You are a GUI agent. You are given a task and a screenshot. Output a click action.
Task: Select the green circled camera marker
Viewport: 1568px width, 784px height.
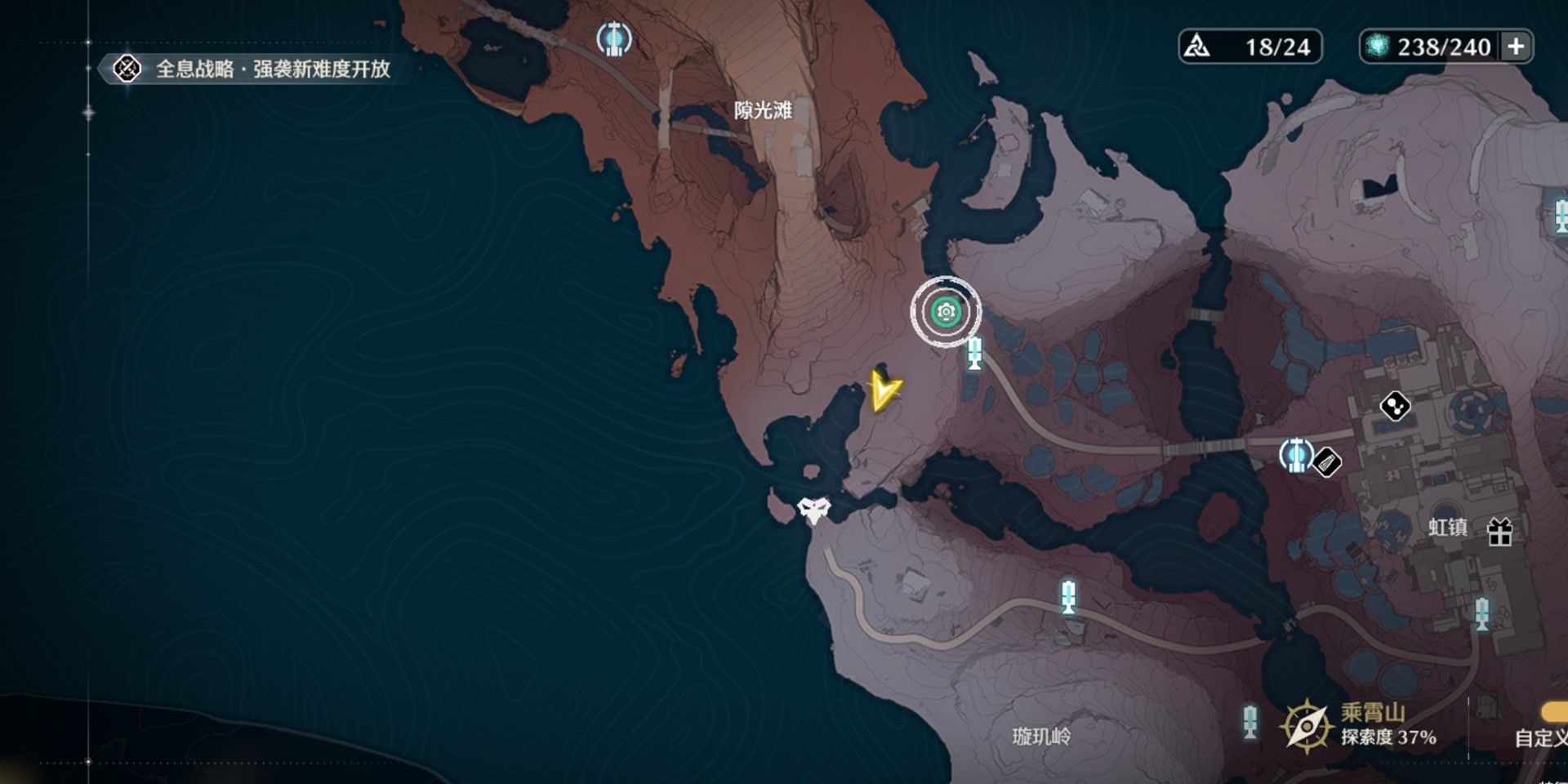point(946,312)
